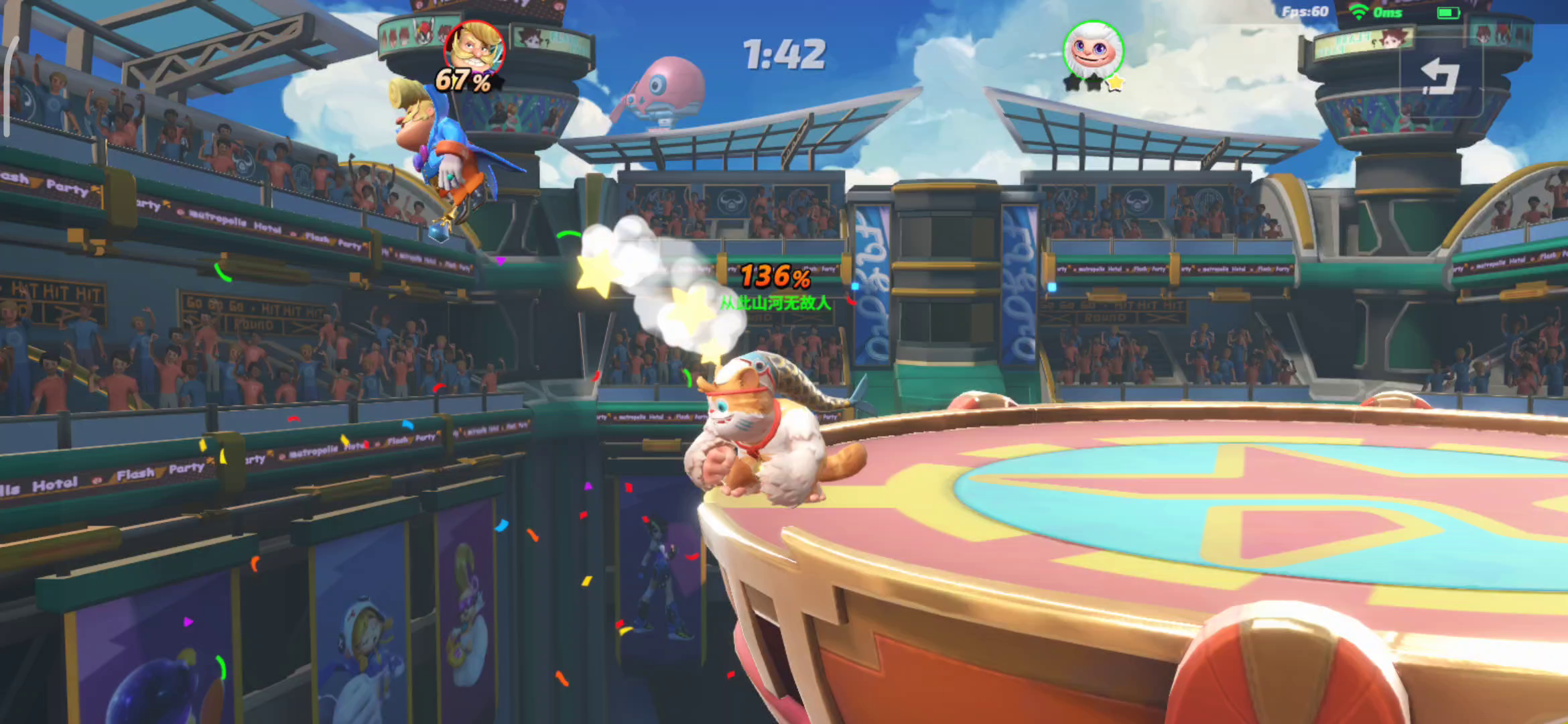The image size is (1568, 724).
Task: Select the white-haired fighter portrait
Action: point(1093,50)
